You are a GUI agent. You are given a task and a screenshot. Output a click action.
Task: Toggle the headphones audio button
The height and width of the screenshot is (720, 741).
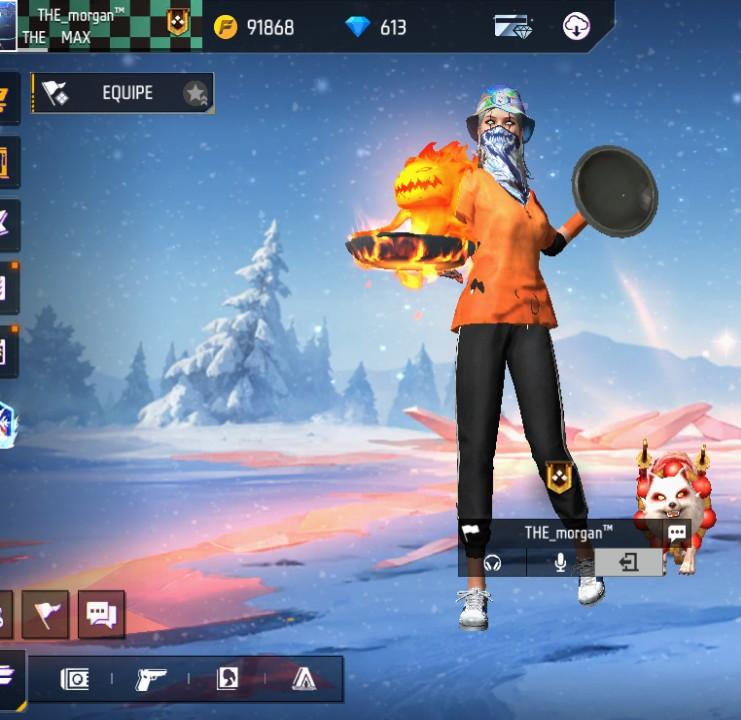[x=492, y=563]
